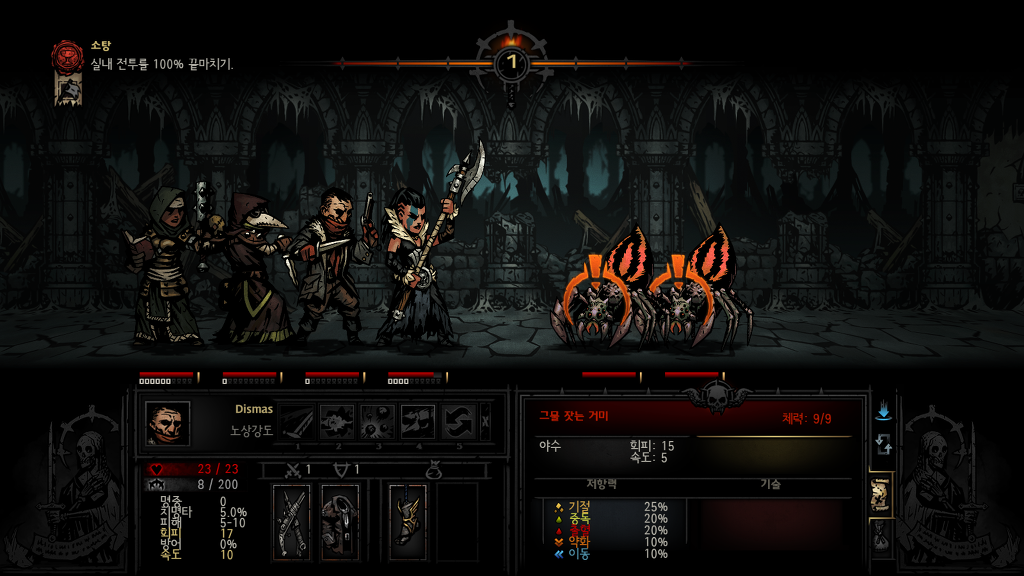This screenshot has height=576, width=1024.
Task: Use Dismas's Wicked Slice blade skill
Action: click(x=297, y=422)
